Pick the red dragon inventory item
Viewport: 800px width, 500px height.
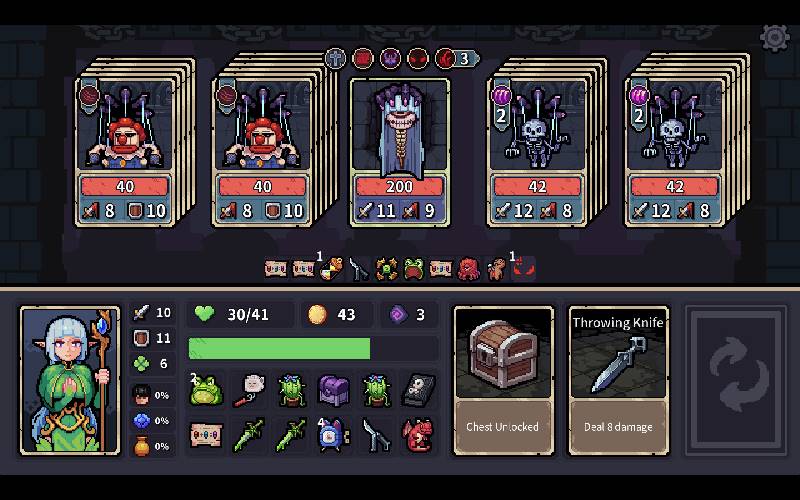[x=417, y=435]
